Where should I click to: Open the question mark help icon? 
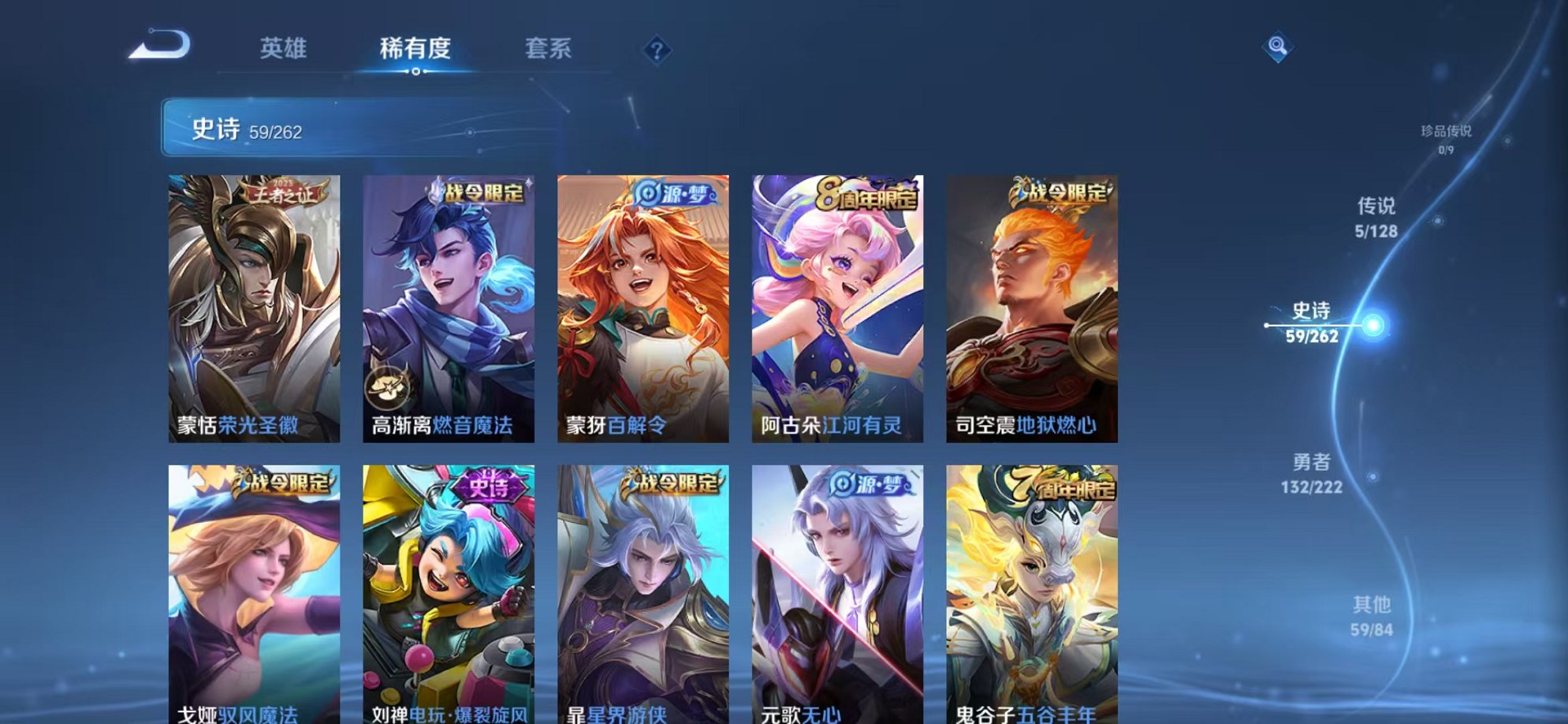point(656,49)
